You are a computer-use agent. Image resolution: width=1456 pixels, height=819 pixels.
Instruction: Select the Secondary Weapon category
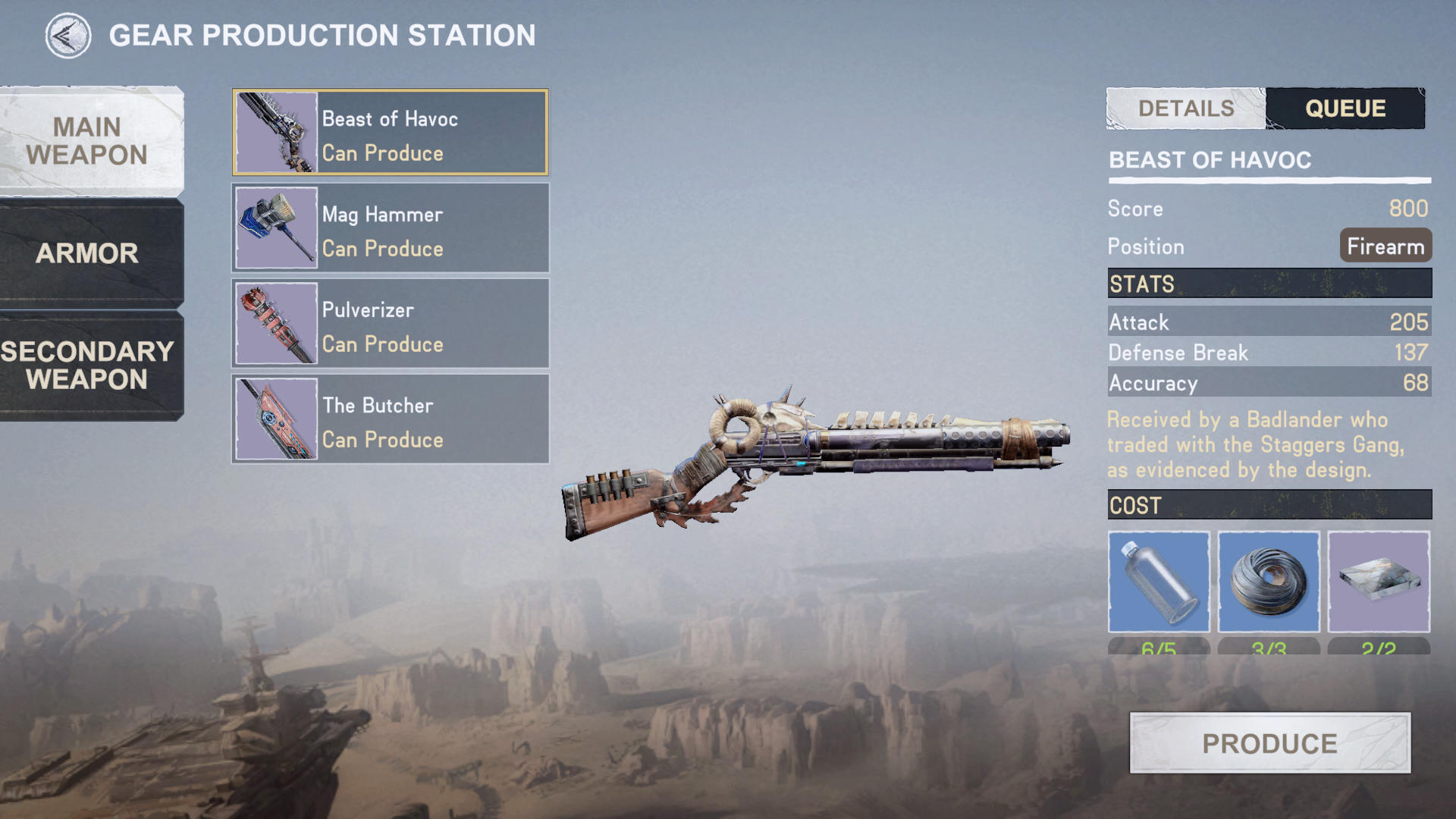point(87,366)
